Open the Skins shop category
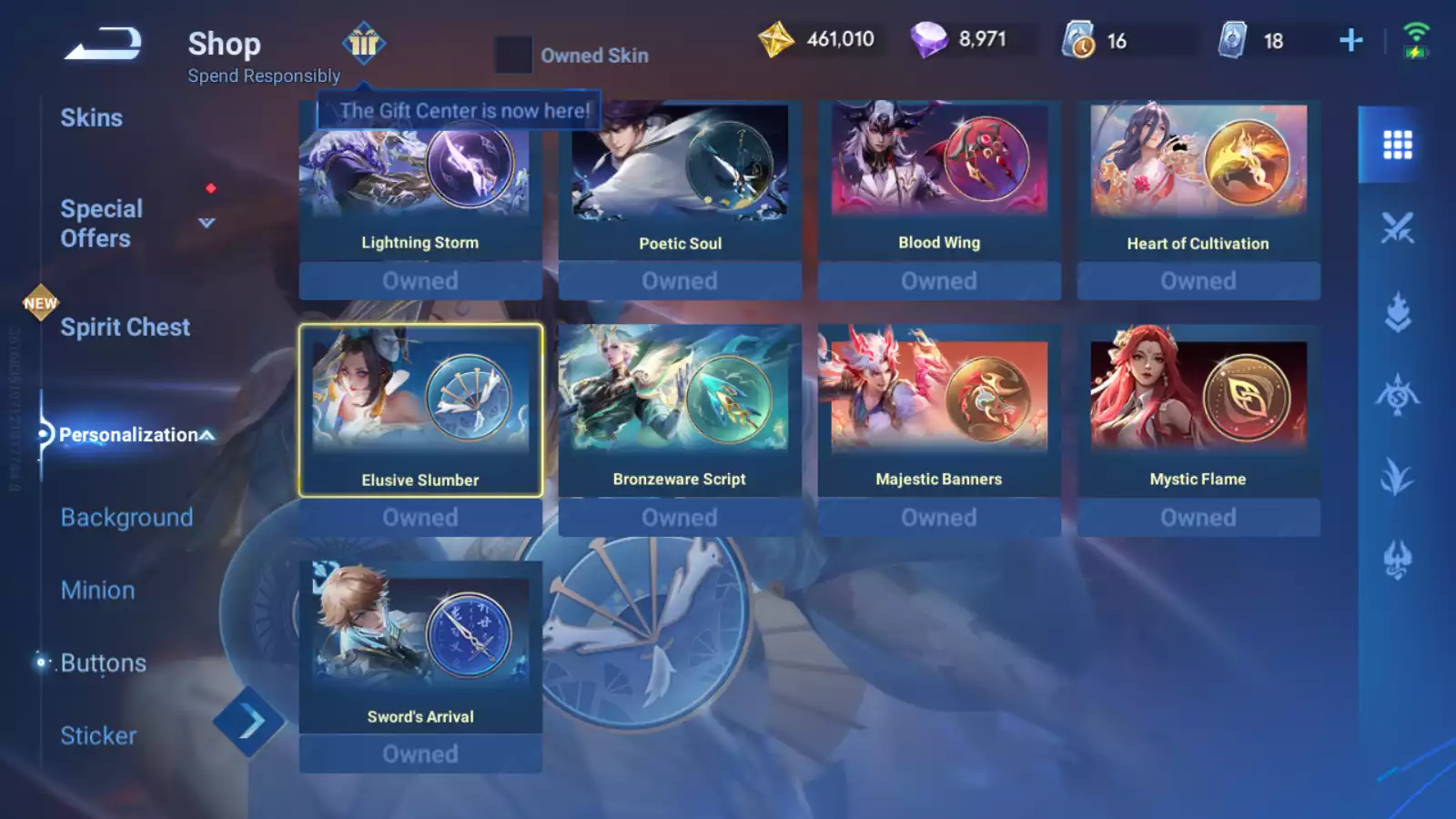The width and height of the screenshot is (1456, 819). pos(91,118)
